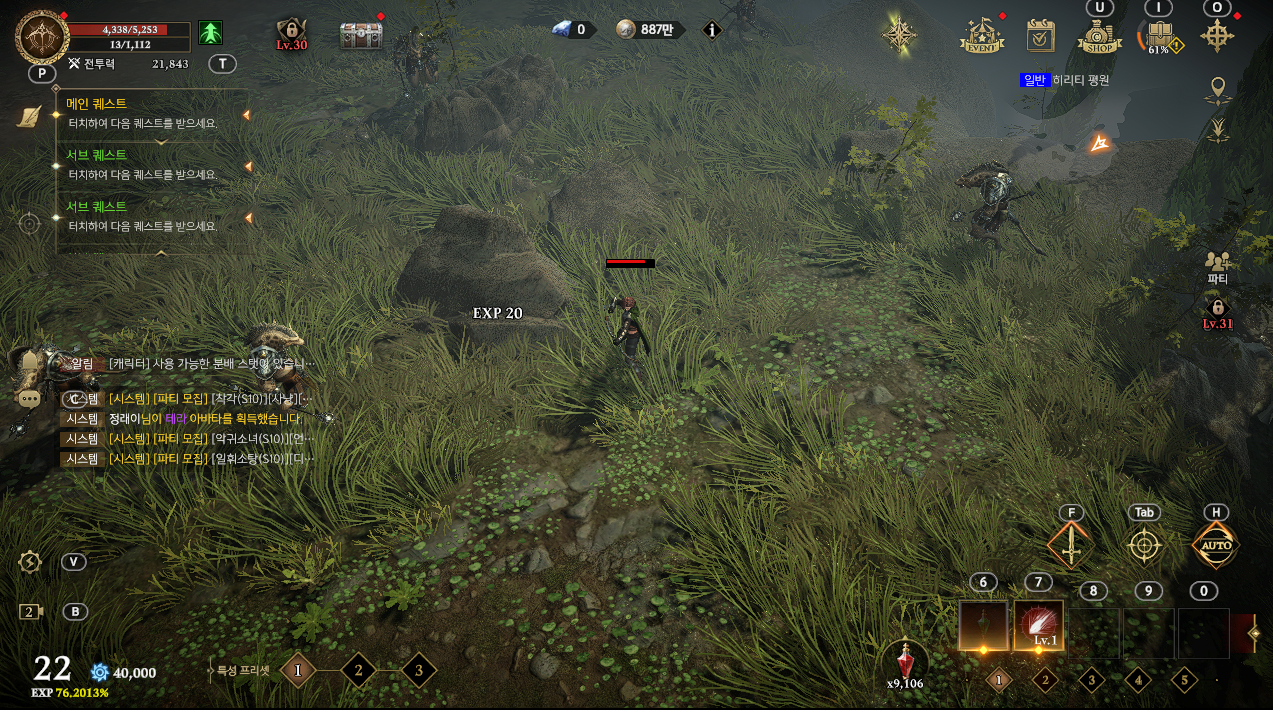Open the calendar checkmark icon
The height and width of the screenshot is (710, 1273).
1041,36
